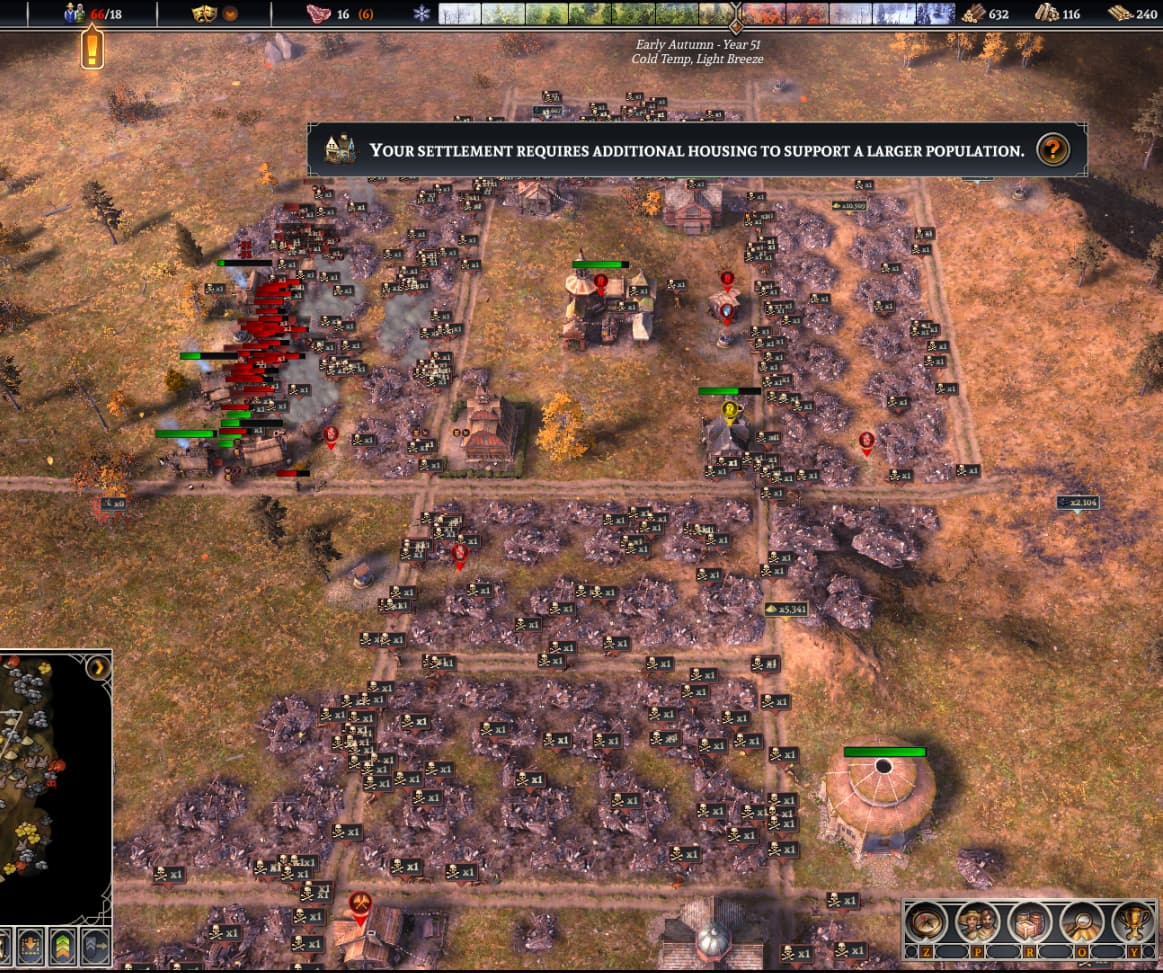Click the firewood logs resource icon

pos(972,13)
